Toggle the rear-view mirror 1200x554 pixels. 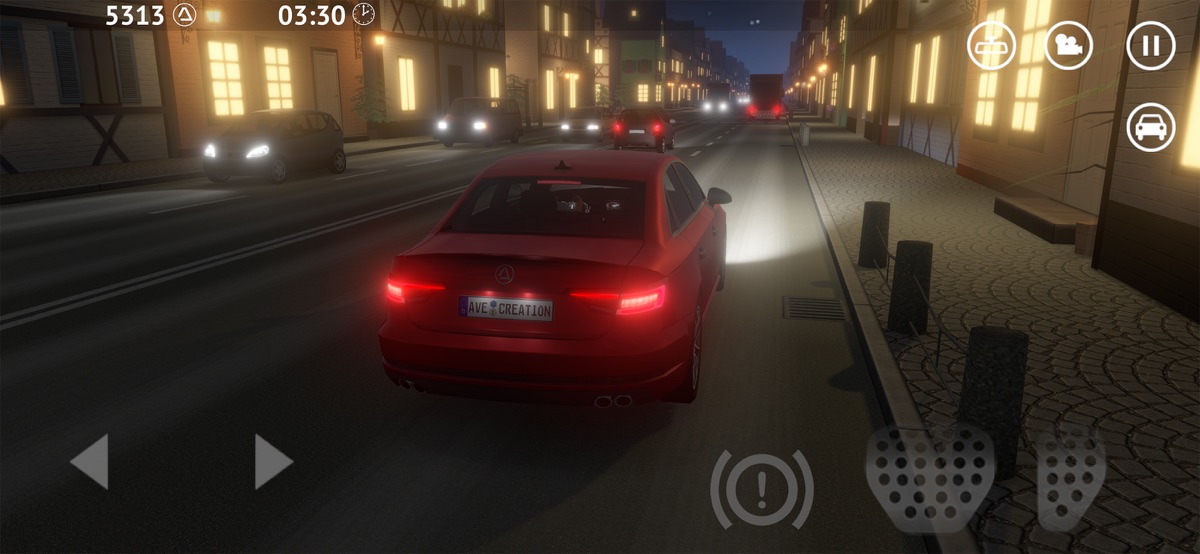click(991, 46)
